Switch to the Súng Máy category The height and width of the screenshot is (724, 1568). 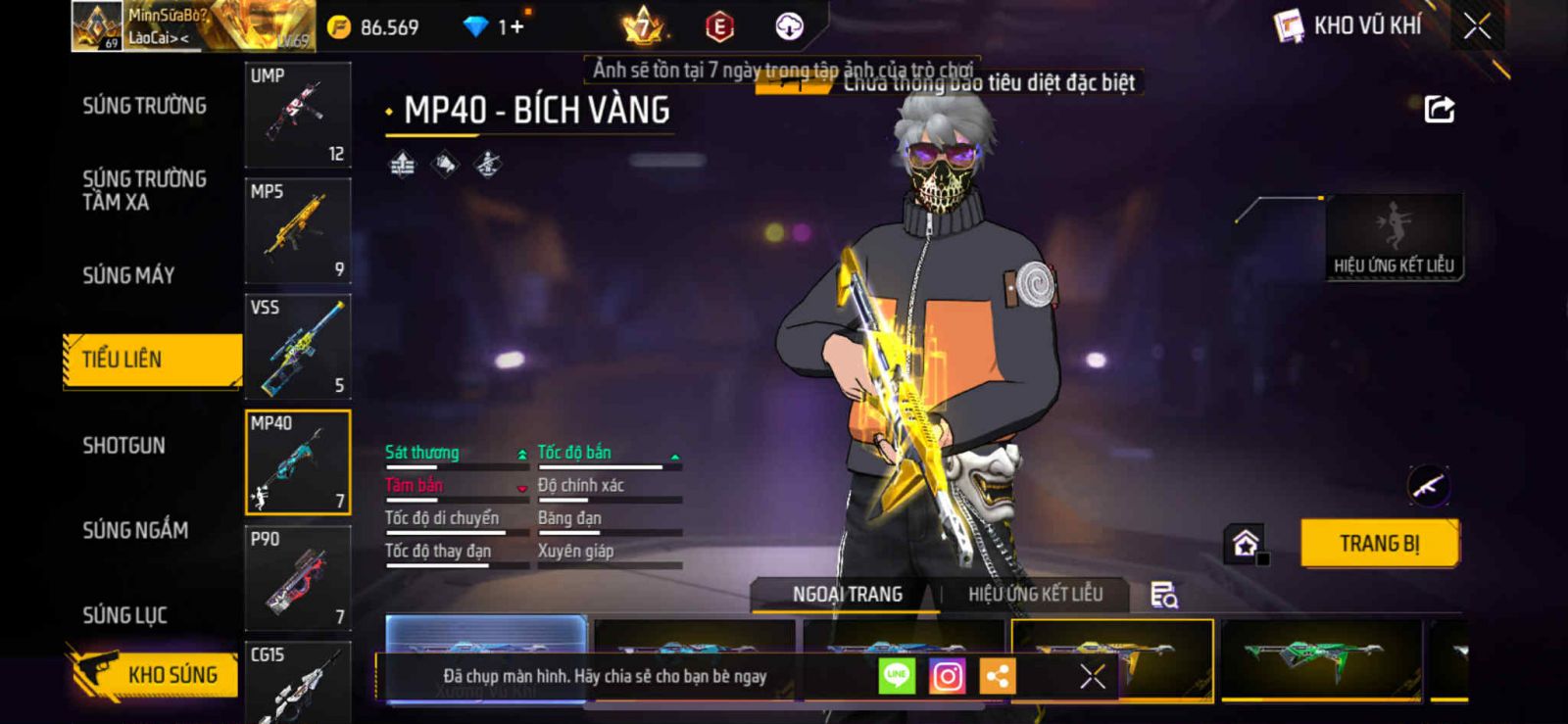[x=128, y=275]
